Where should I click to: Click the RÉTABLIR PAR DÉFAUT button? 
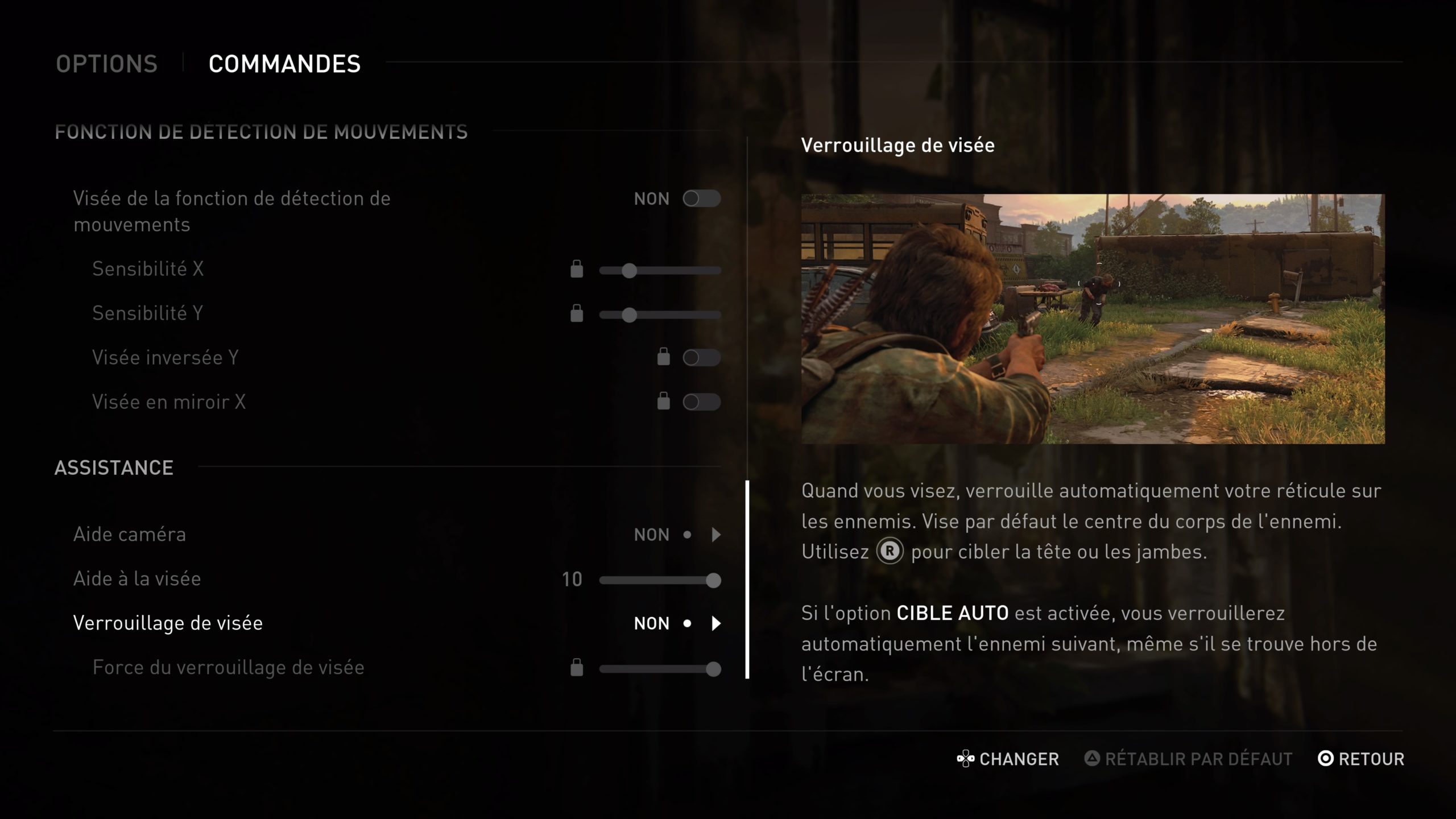(1189, 759)
